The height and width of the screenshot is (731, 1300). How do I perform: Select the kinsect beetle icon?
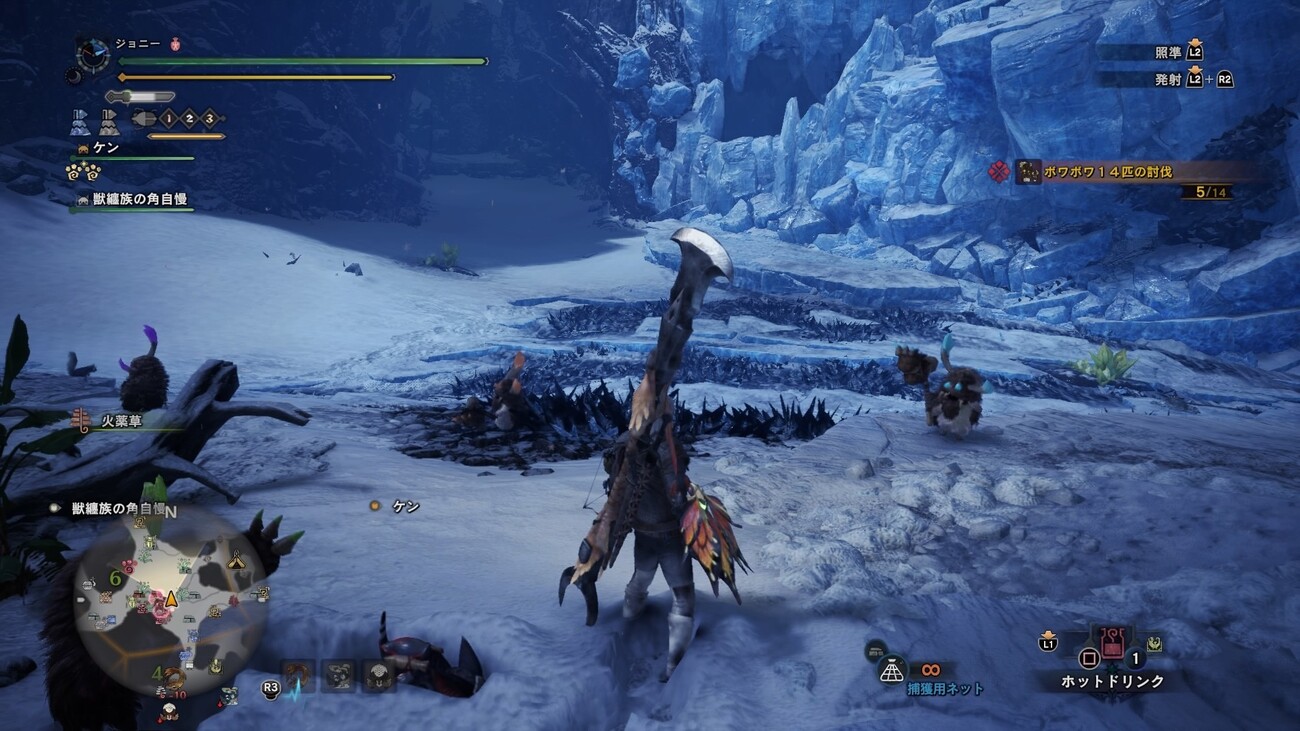(x=142, y=119)
